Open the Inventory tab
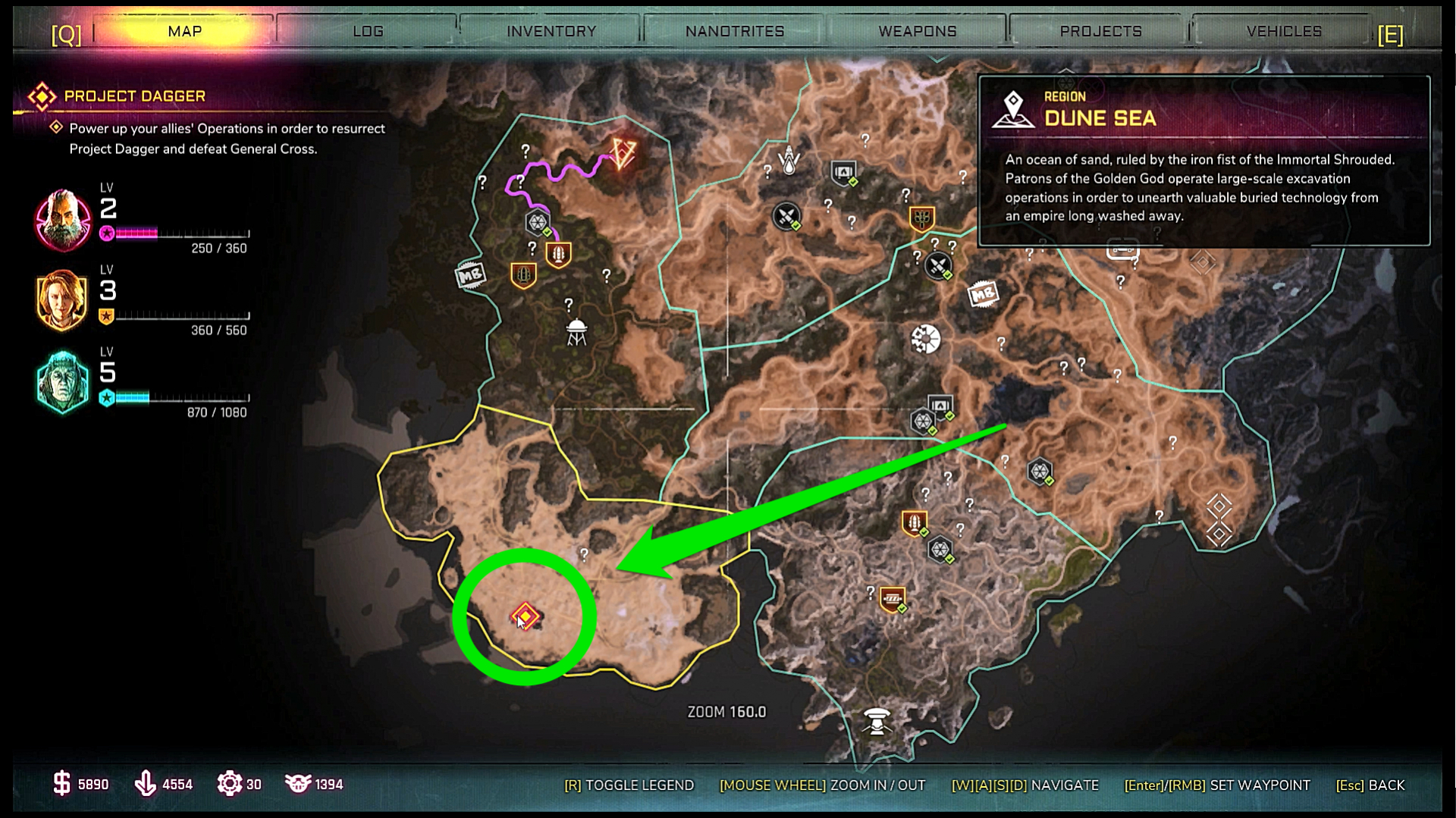The image size is (1456, 818). pyautogui.click(x=551, y=31)
